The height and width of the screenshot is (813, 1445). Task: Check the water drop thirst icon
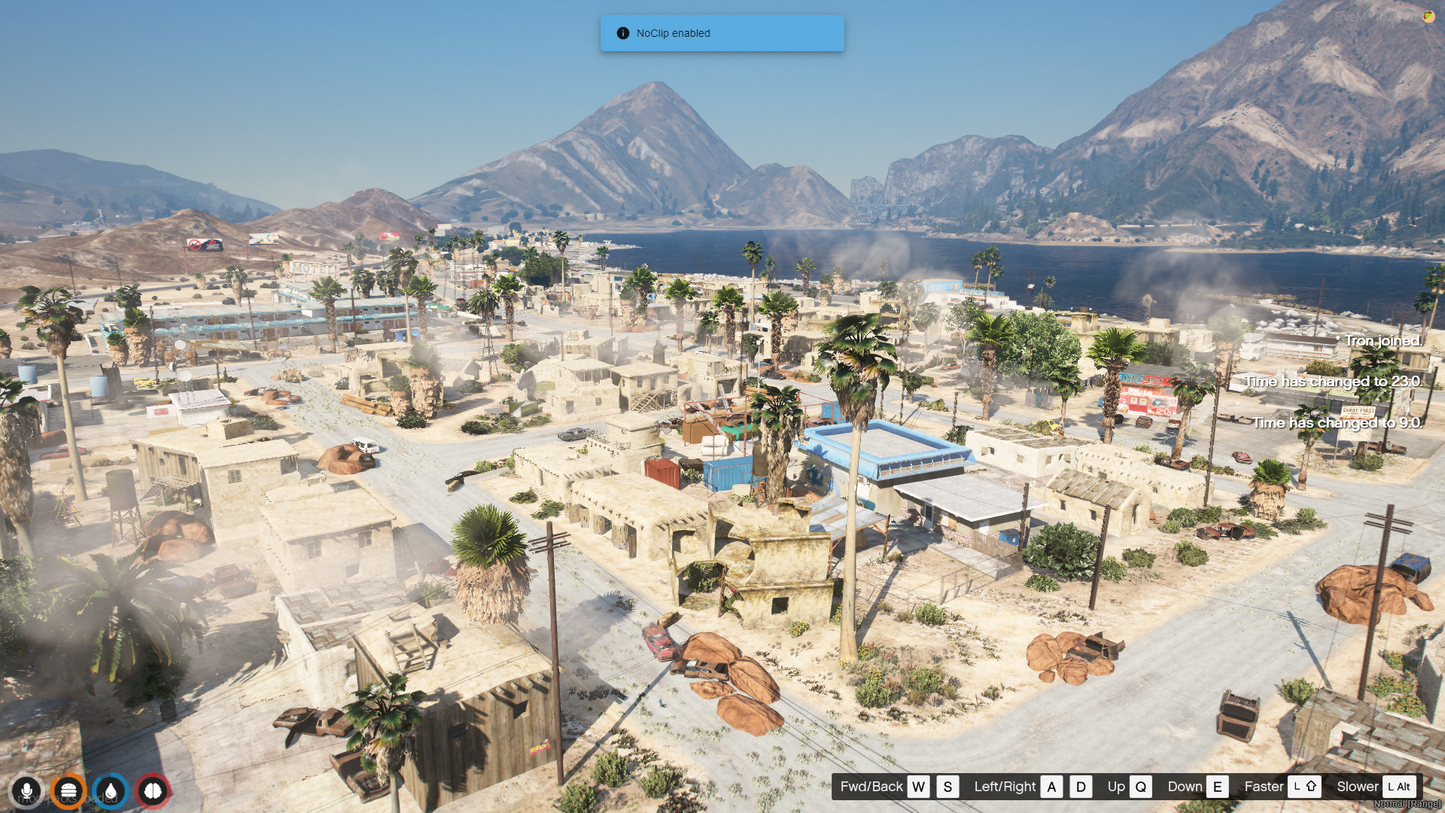tap(111, 791)
